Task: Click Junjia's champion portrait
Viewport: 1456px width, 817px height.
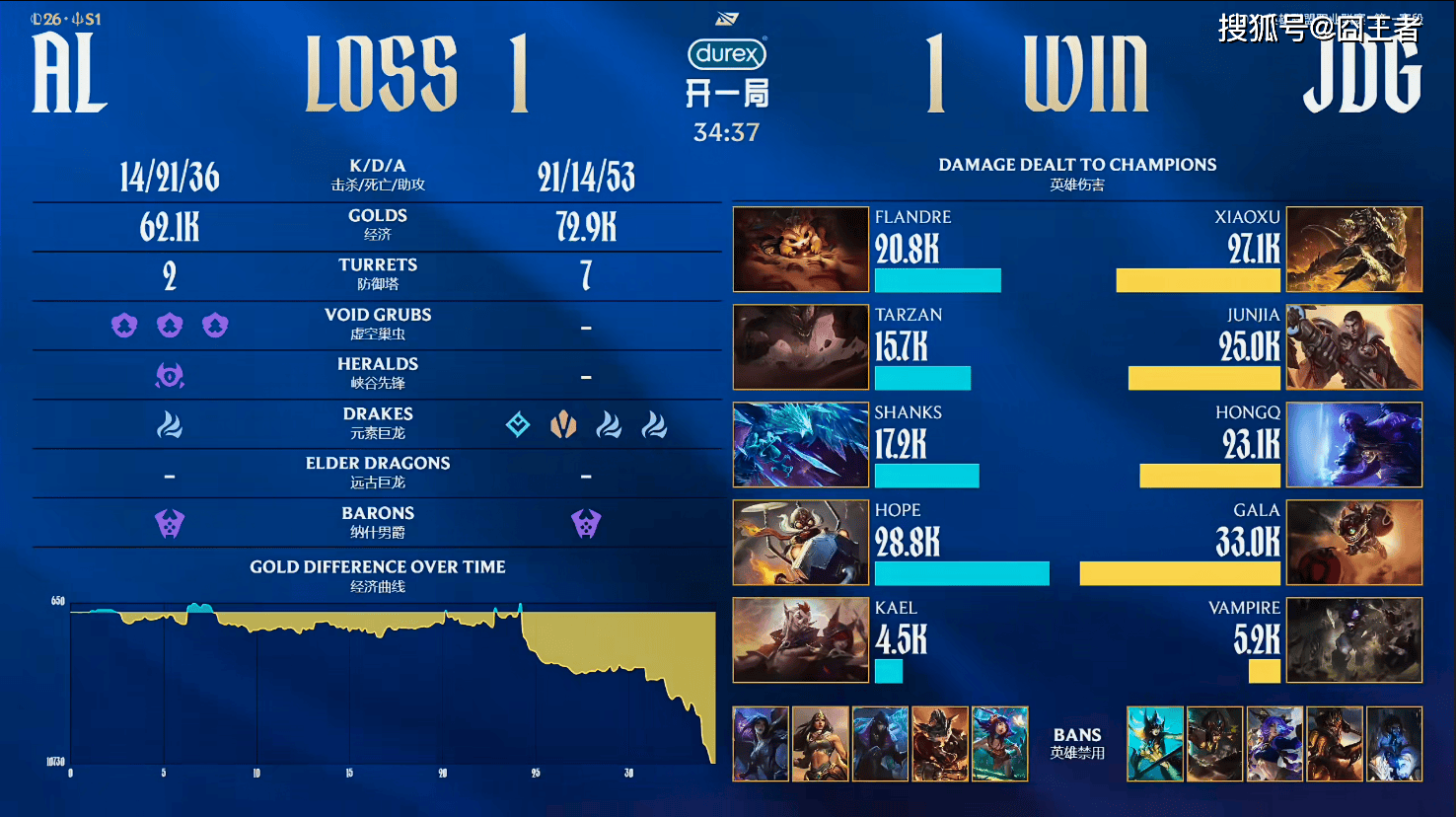Action: click(x=1353, y=346)
